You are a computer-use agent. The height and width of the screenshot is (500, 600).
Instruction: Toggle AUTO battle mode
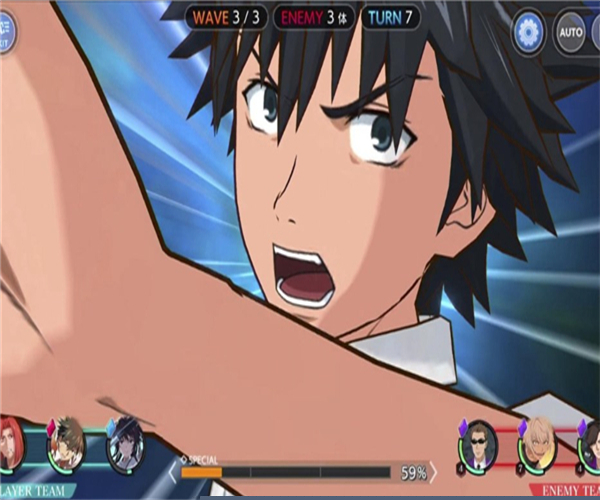point(571,32)
